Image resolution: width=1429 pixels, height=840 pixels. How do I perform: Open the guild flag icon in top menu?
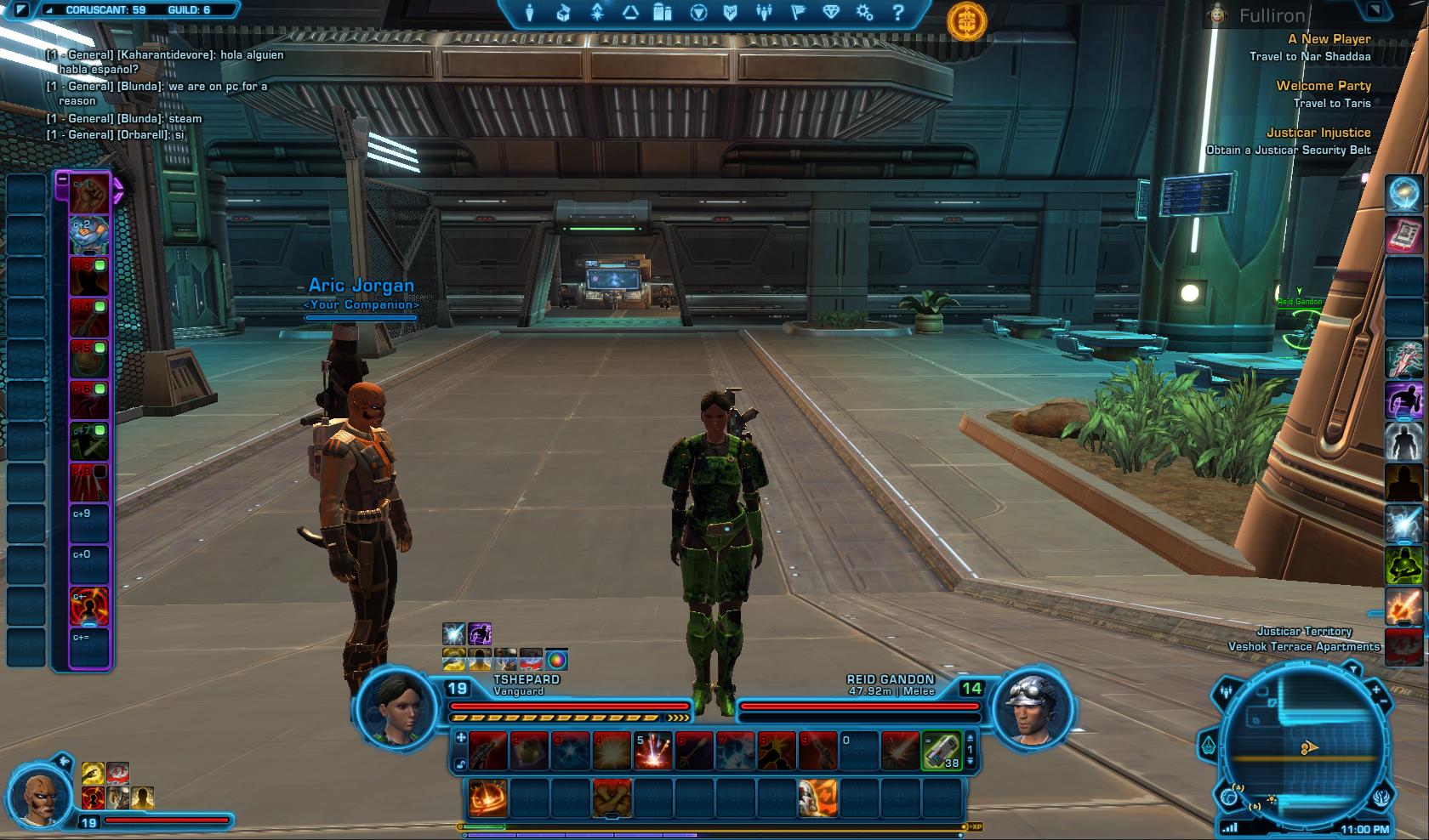798,13
